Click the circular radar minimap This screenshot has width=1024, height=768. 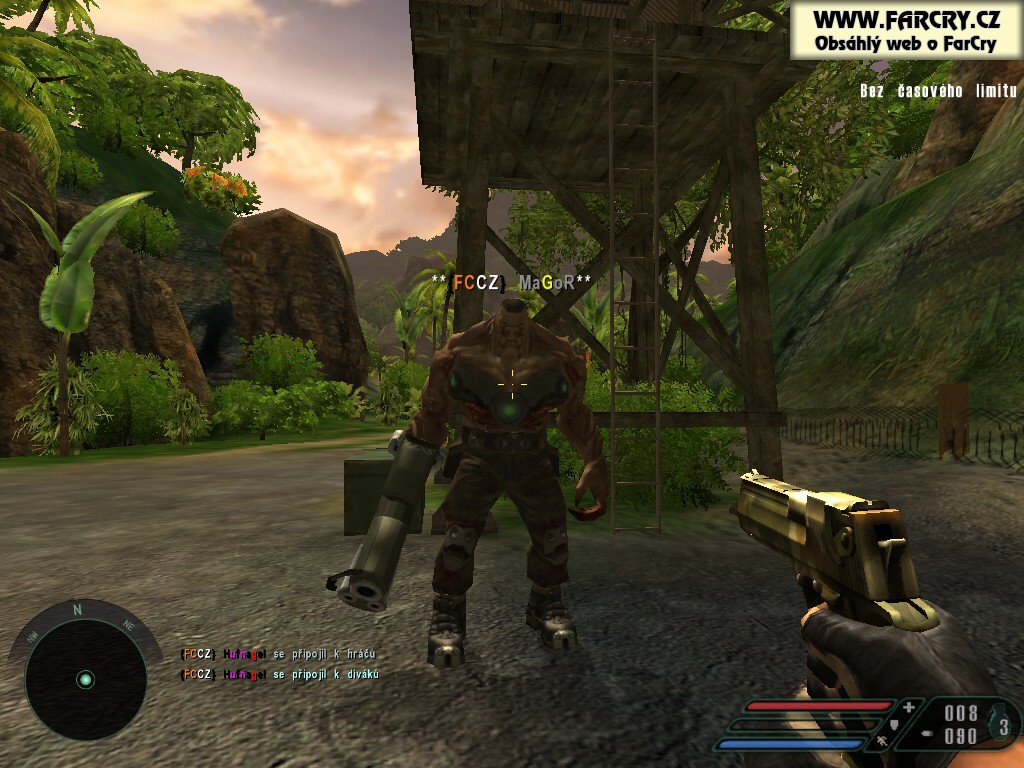point(85,679)
